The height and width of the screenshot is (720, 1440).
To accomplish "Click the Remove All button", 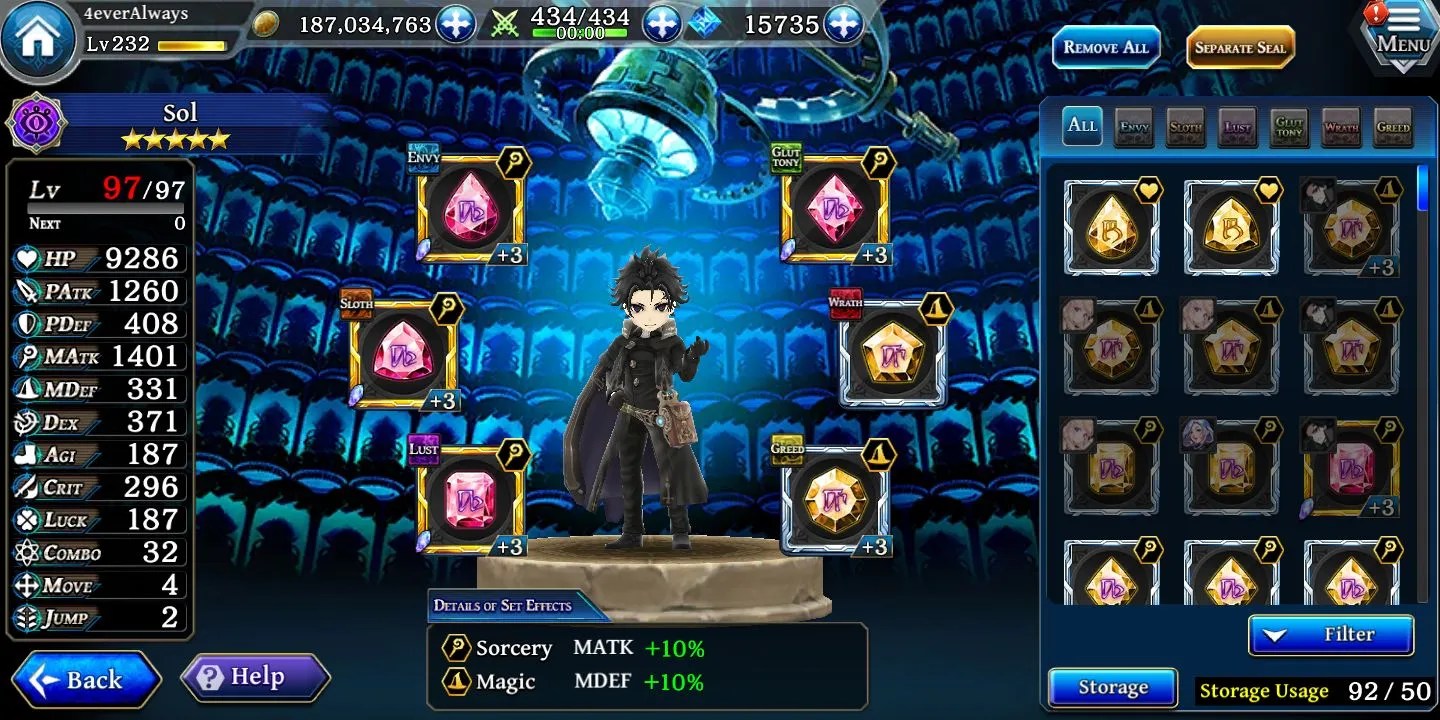I will (1106, 47).
